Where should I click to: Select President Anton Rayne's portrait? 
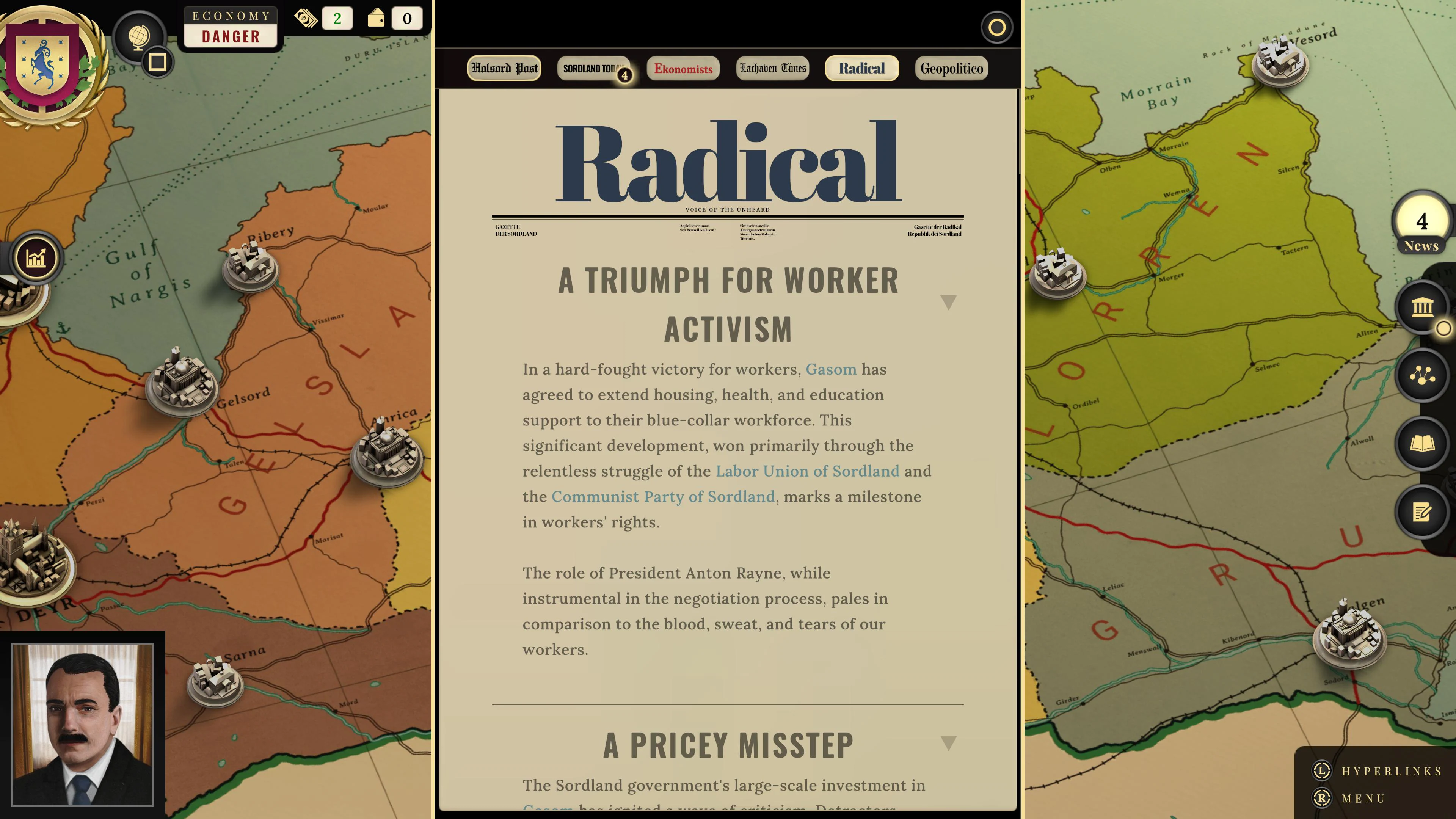pos(83,724)
